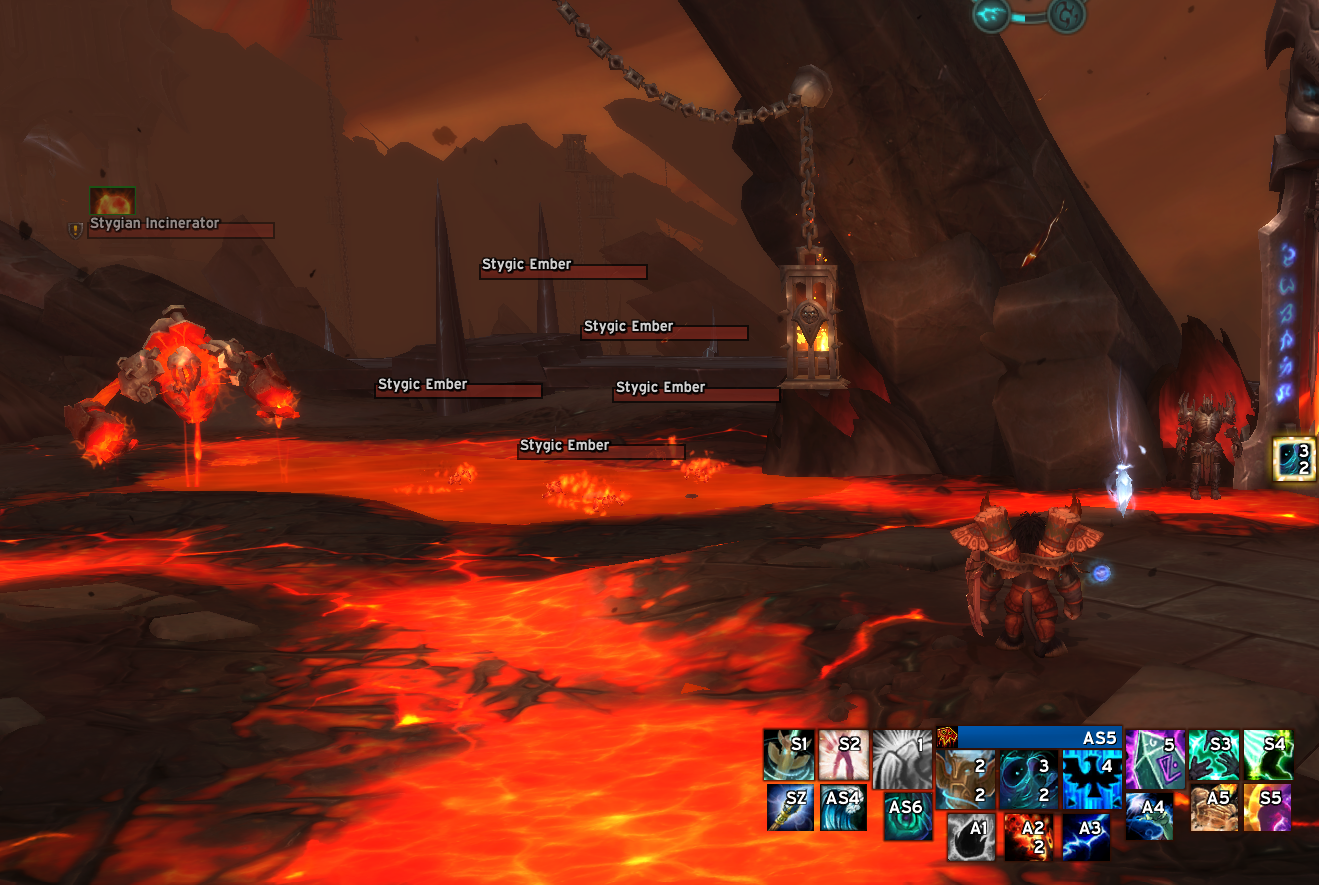The width and height of the screenshot is (1319, 885).
Task: Use the A4 blue storm ability
Action: point(1149,815)
